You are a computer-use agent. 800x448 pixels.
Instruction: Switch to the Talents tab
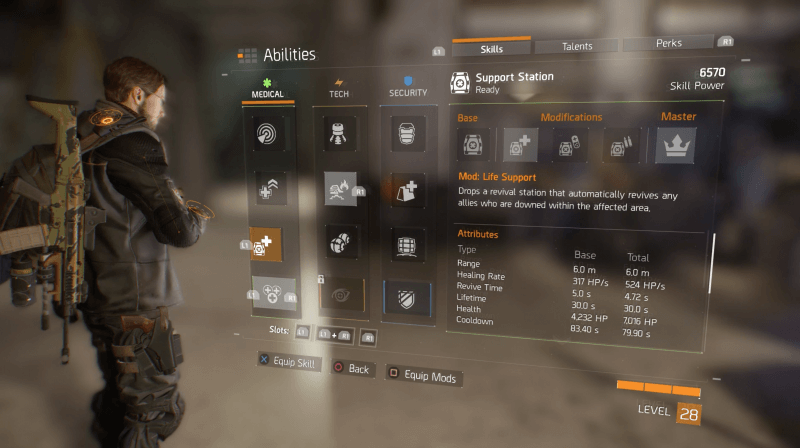(x=575, y=46)
